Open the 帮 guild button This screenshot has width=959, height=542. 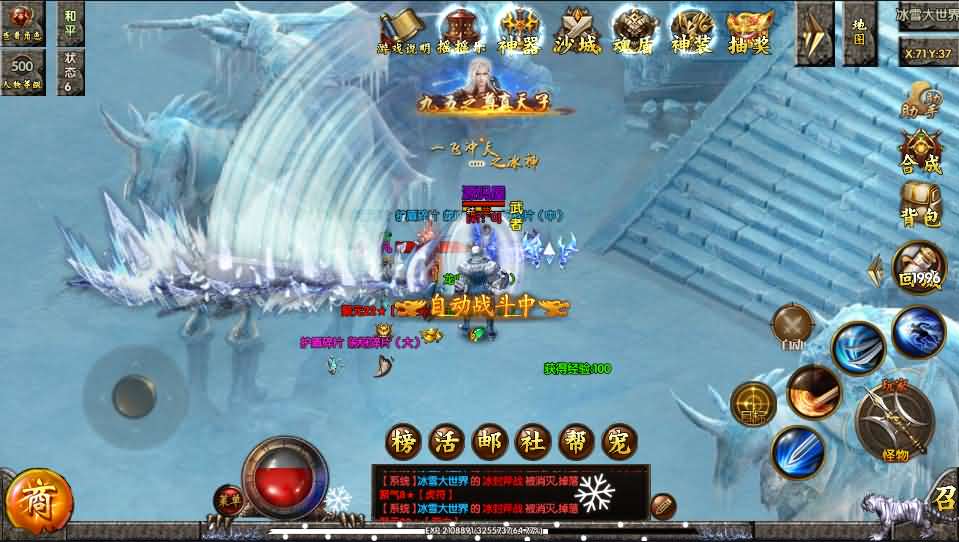[576, 441]
